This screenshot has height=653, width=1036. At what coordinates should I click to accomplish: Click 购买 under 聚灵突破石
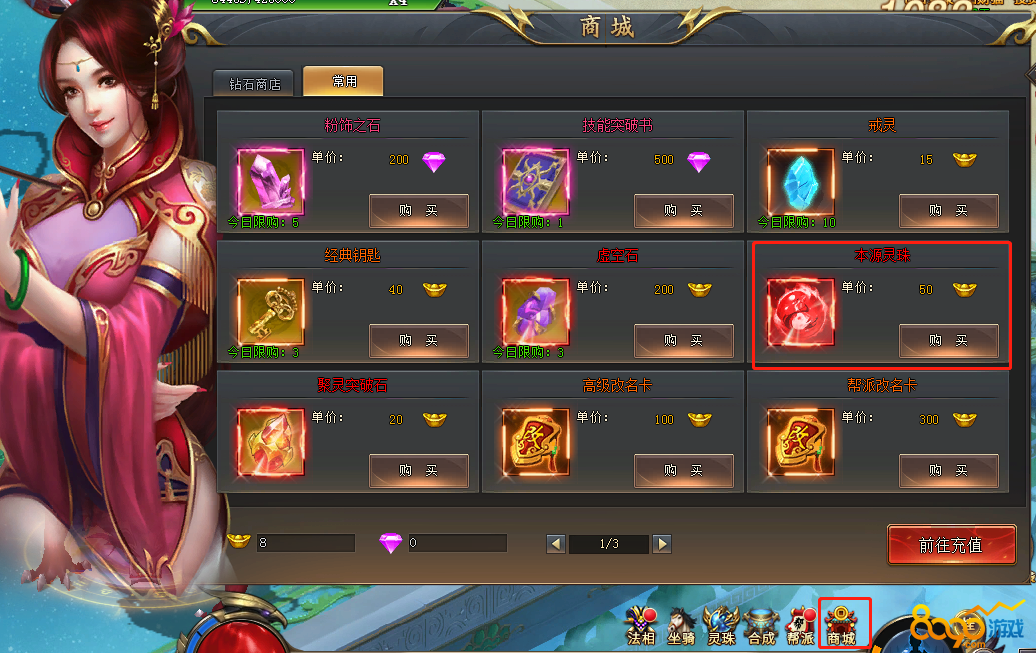pos(418,471)
